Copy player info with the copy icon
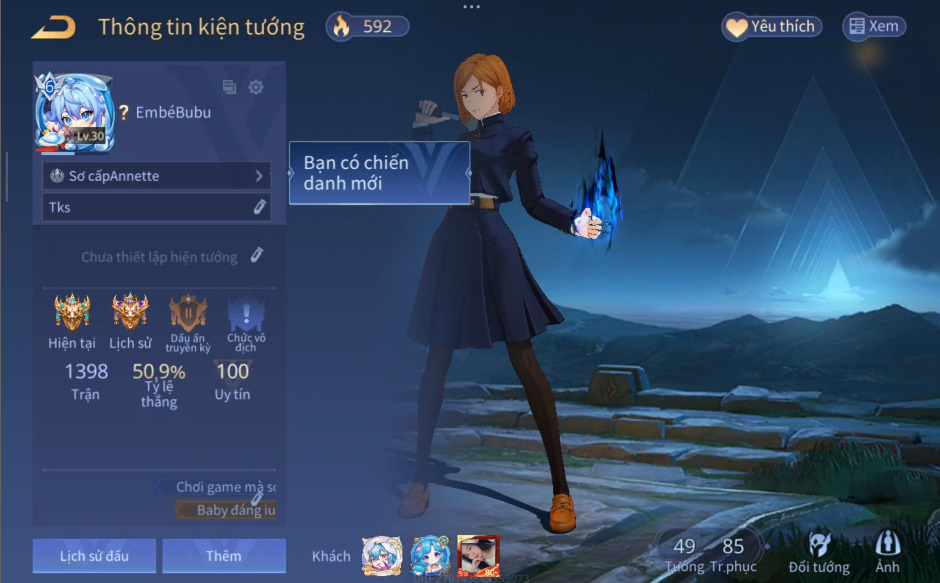The width and height of the screenshot is (940, 583). (229, 87)
